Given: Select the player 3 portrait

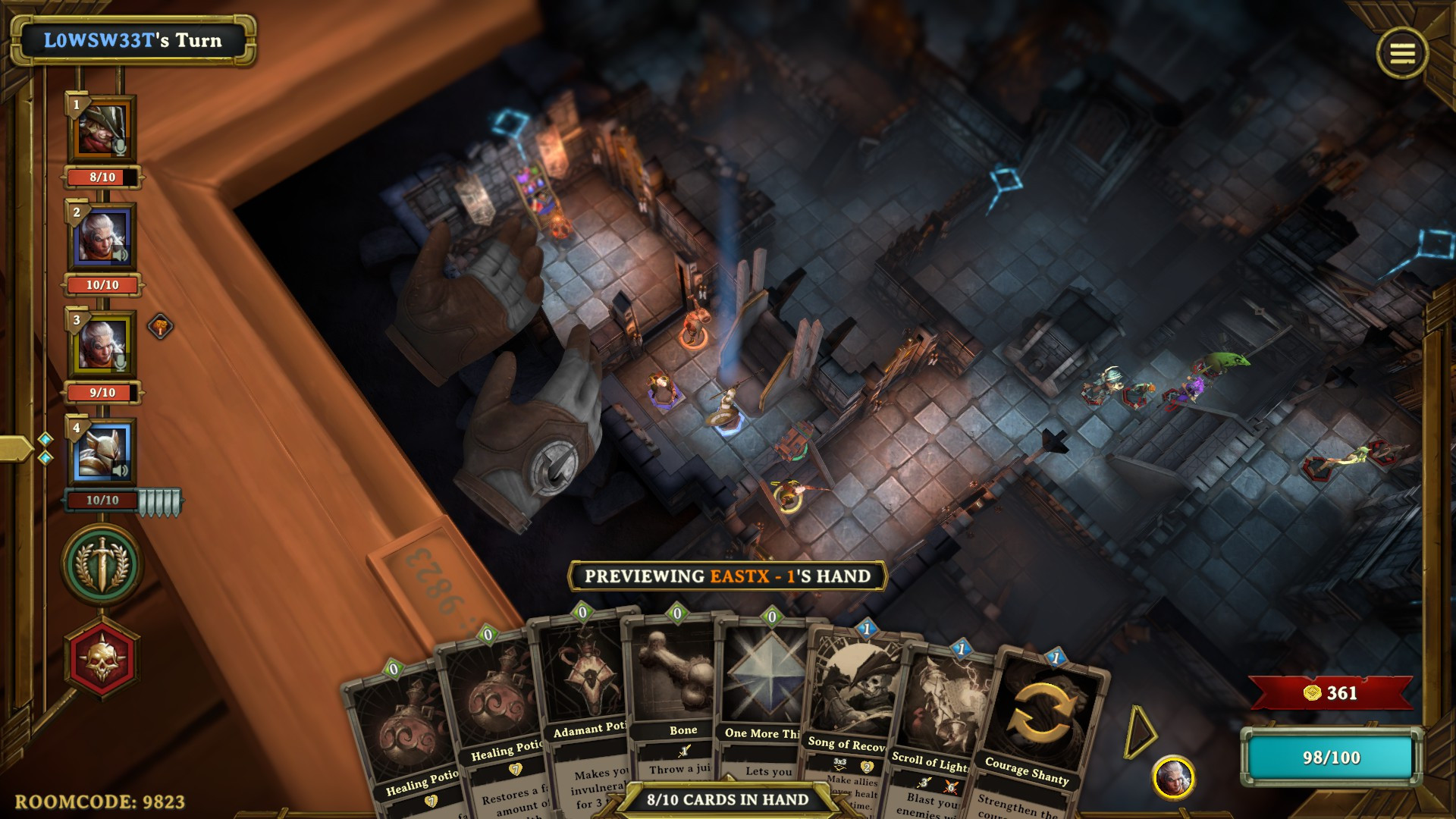Looking at the screenshot, I should point(103,344).
